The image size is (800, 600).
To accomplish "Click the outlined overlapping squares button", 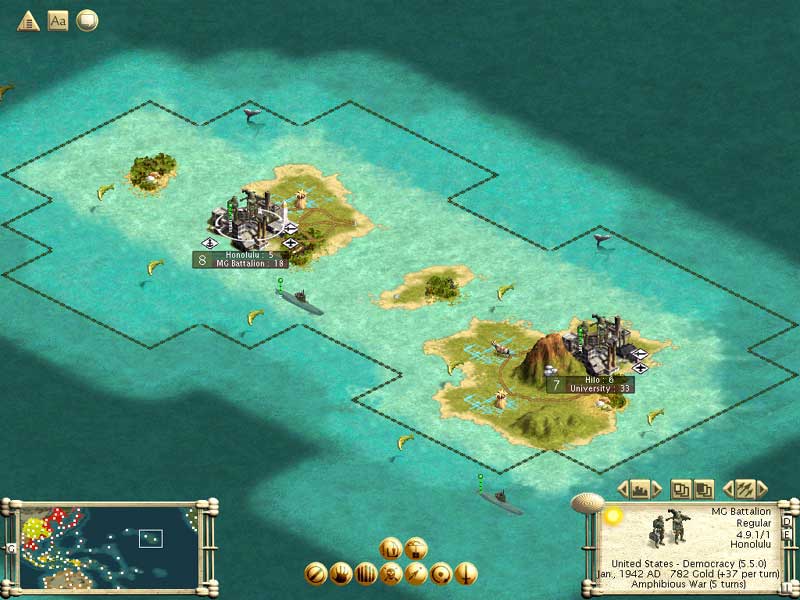I will point(679,489).
